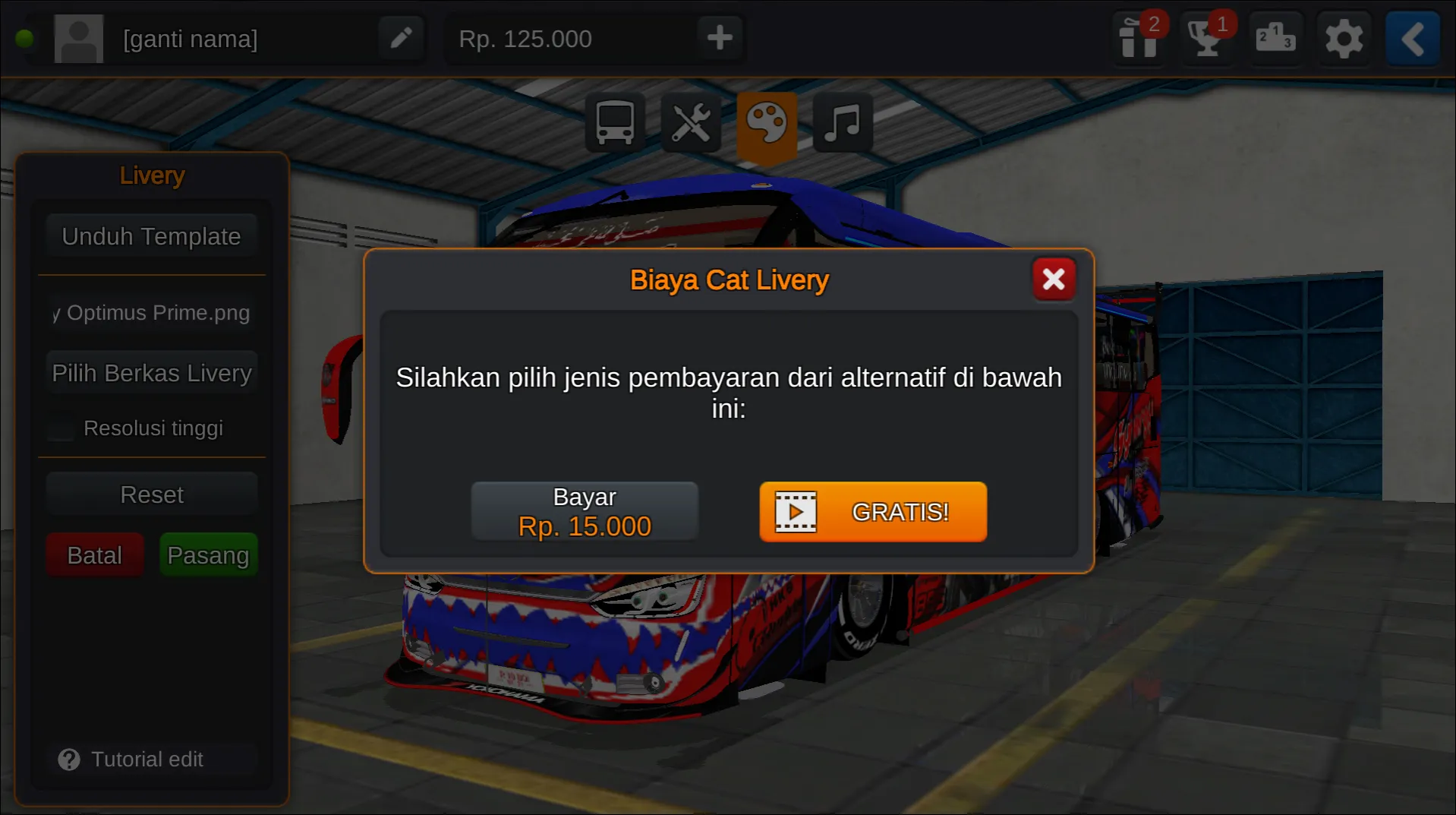Switch to the bus selection tab
Image resolution: width=1456 pixels, height=815 pixels.
coord(615,122)
